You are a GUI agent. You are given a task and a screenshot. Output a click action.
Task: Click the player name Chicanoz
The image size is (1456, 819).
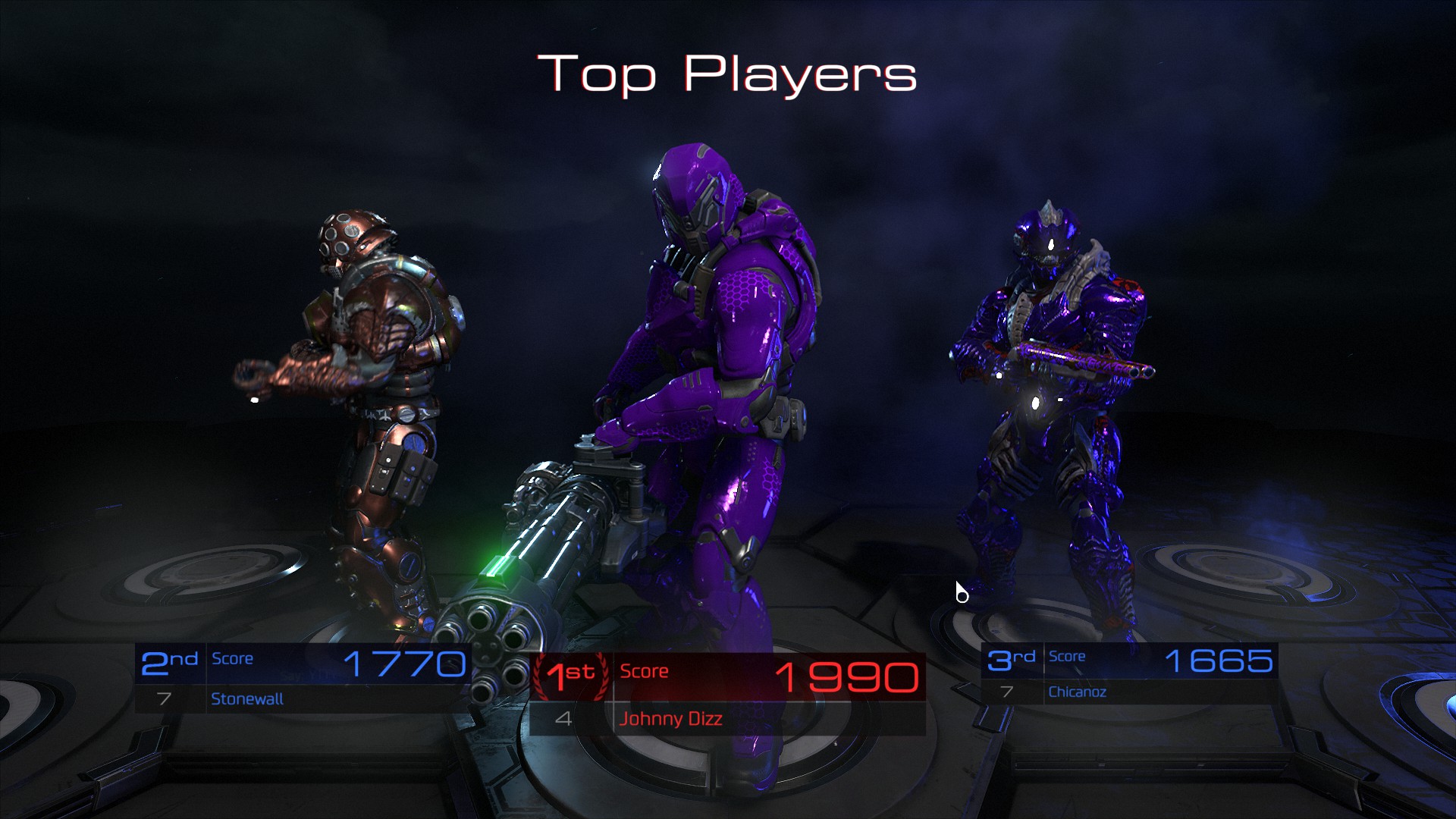(x=1077, y=692)
